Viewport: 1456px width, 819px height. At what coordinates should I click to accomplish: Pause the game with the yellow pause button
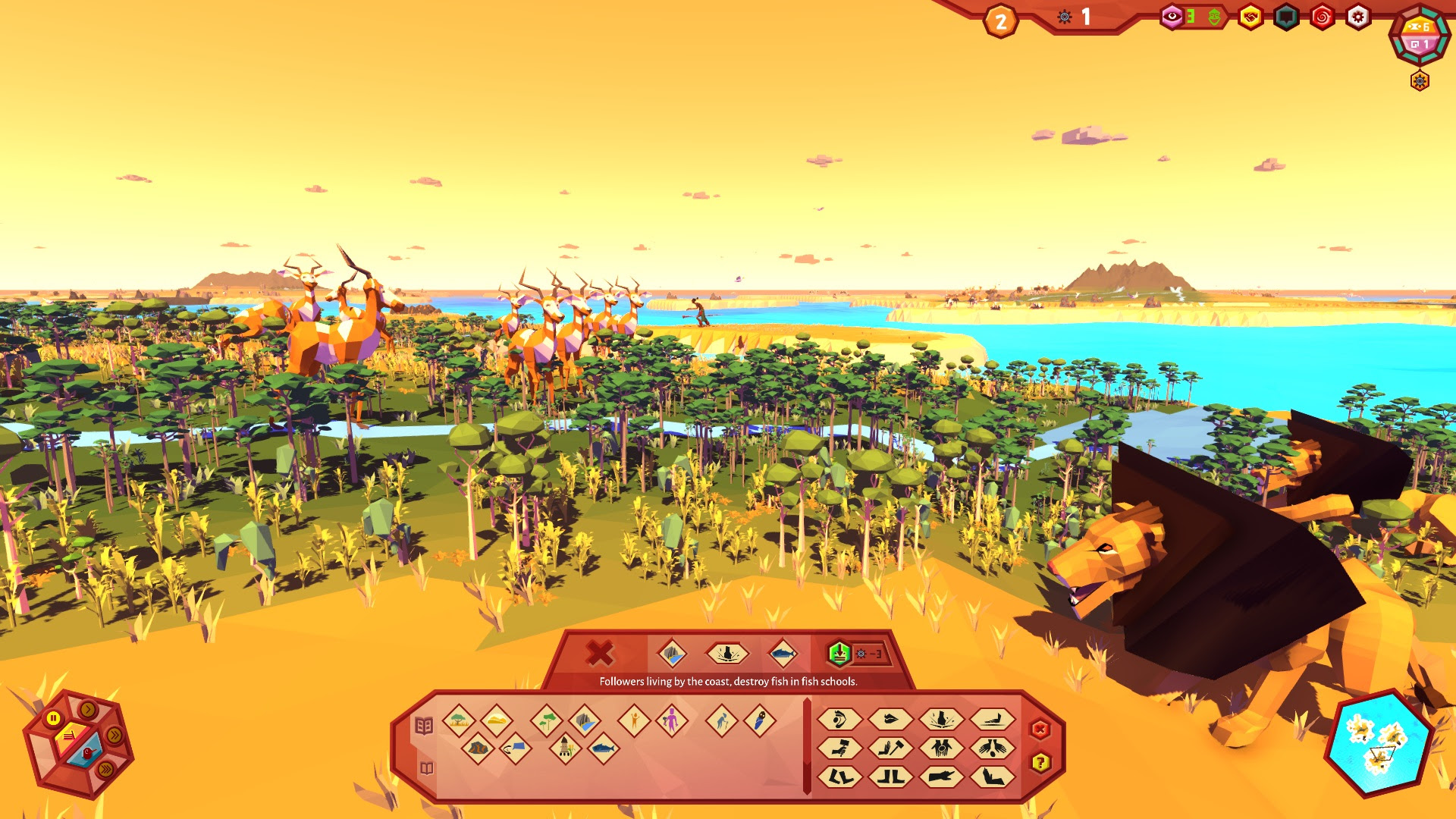coord(53,717)
